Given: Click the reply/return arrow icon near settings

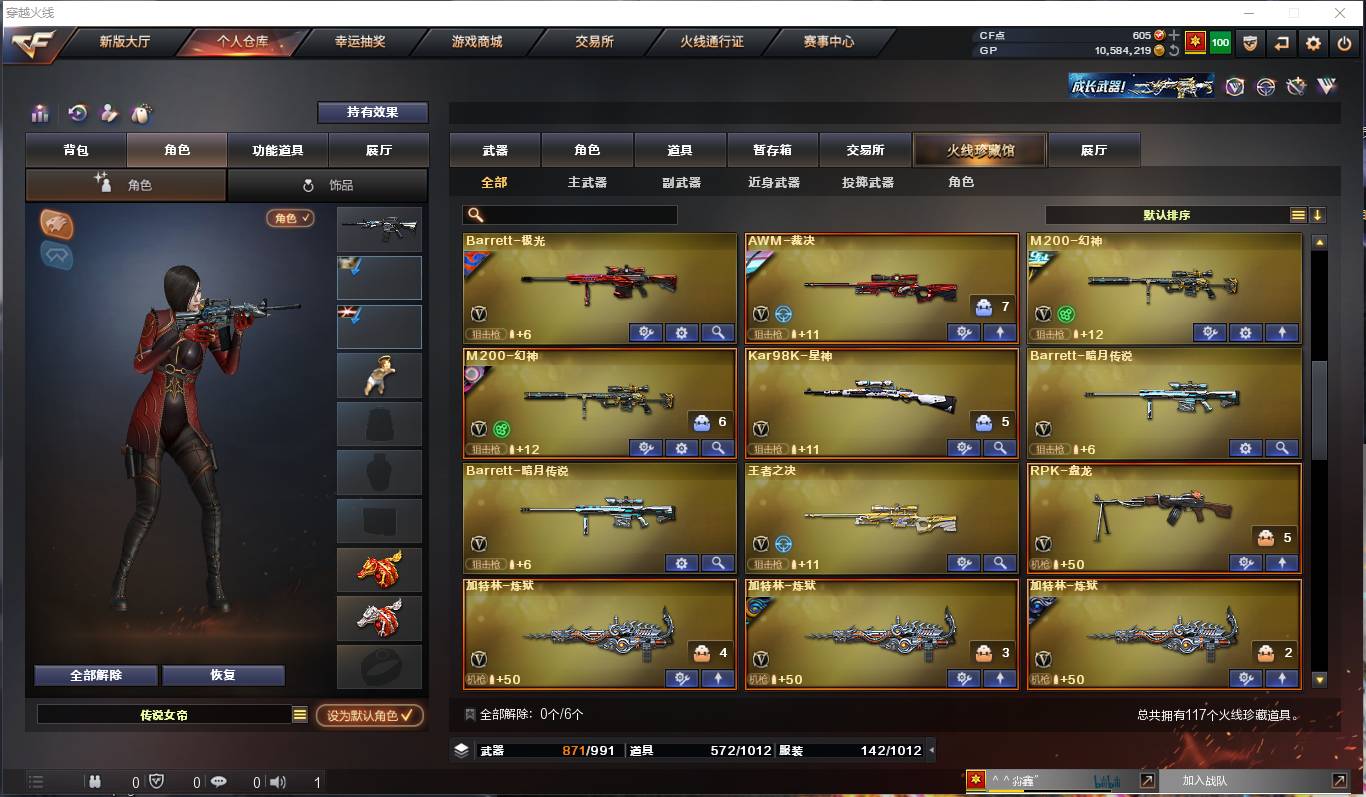Looking at the screenshot, I should tap(1282, 43).
